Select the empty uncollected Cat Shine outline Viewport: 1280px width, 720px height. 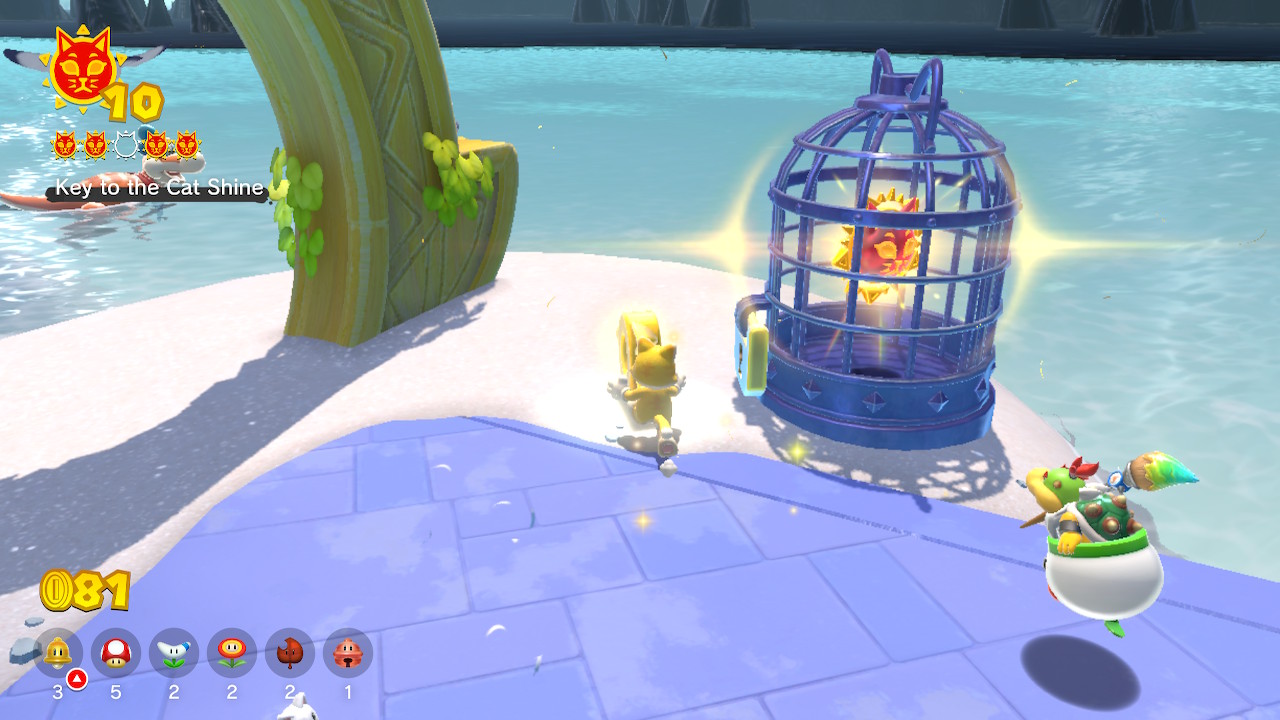pos(125,146)
